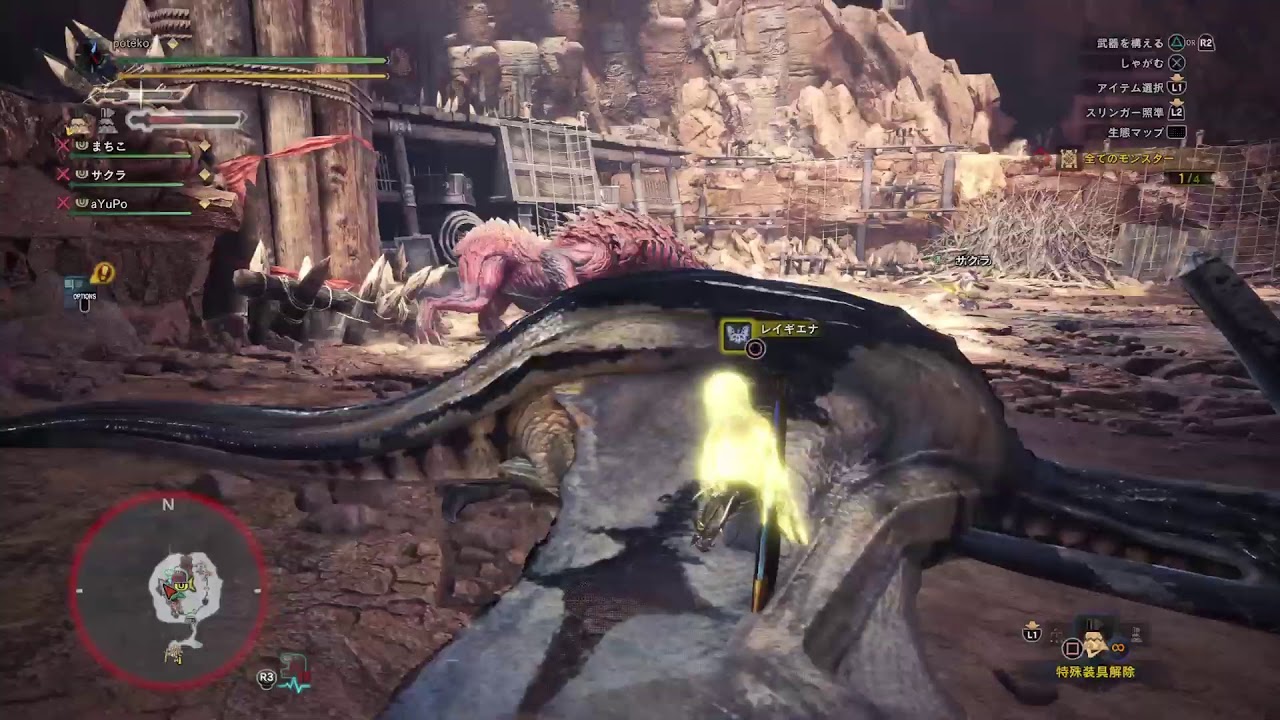Toggle weapon draw with the R2 prompt
This screenshot has width=1280, height=720.
tap(1205, 43)
